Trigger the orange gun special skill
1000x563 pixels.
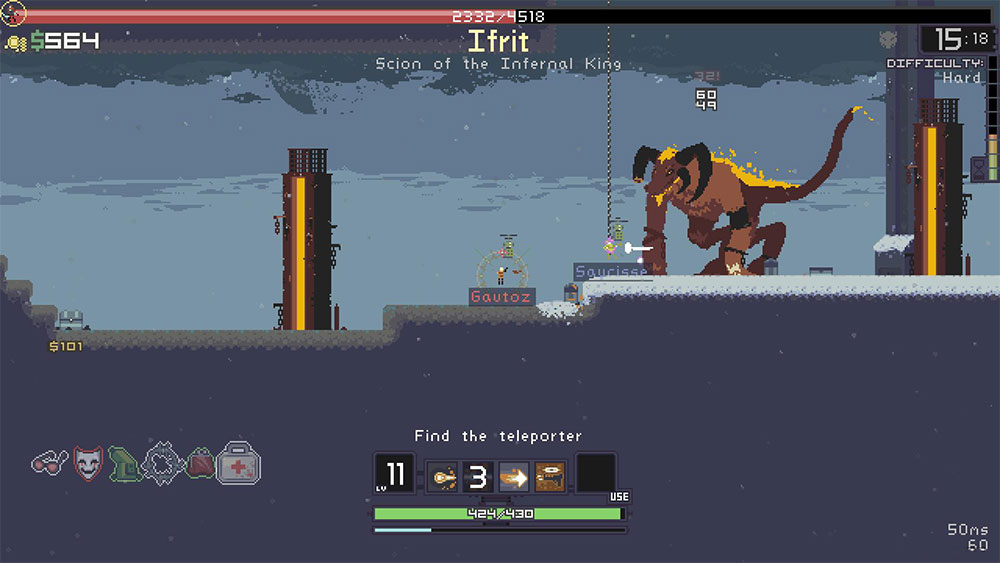[550, 476]
